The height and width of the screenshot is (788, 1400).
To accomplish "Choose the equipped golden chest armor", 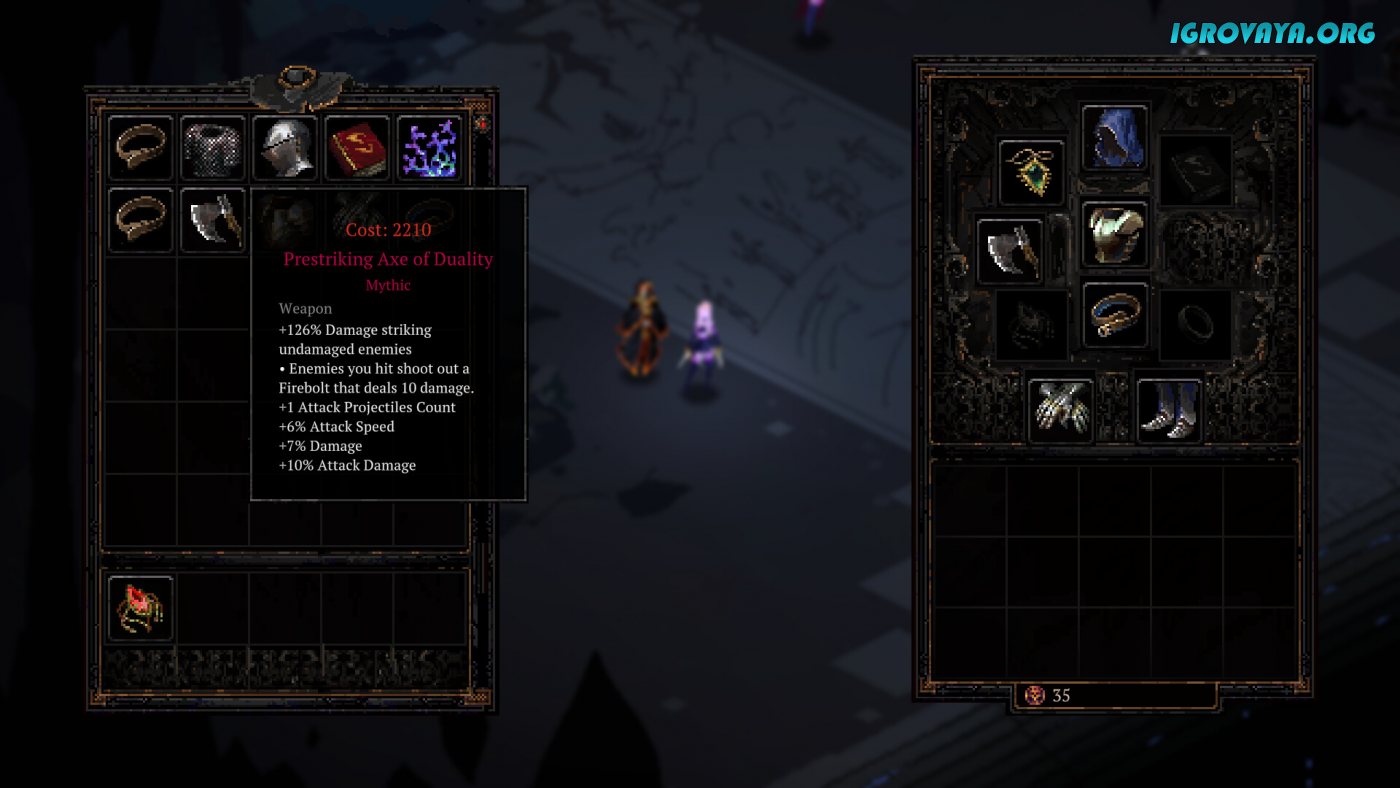I will pyautogui.click(x=1115, y=234).
